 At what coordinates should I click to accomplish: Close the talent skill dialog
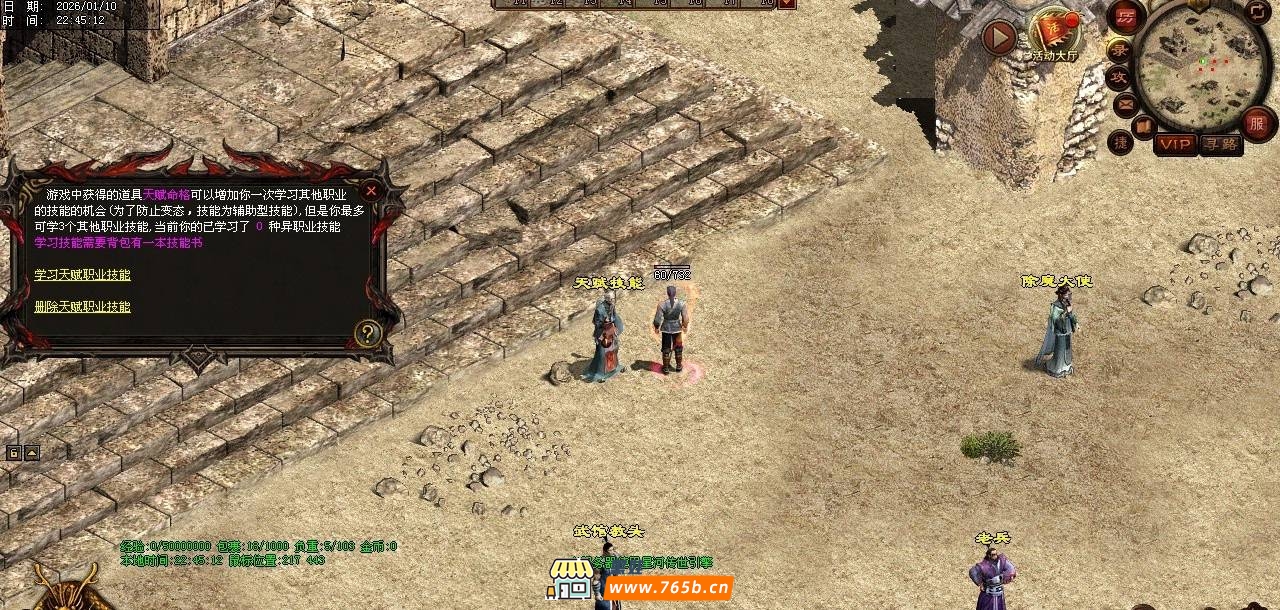click(x=371, y=190)
